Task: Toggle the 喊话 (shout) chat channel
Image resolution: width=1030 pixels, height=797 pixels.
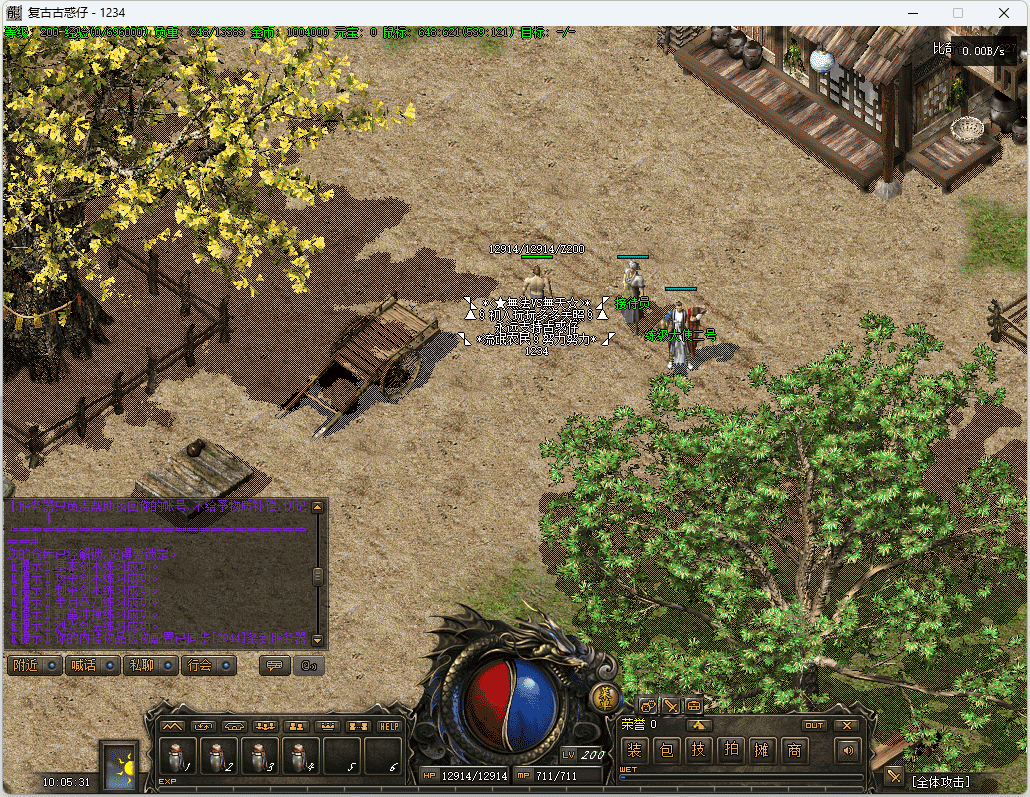Action: pyautogui.click(x=91, y=665)
